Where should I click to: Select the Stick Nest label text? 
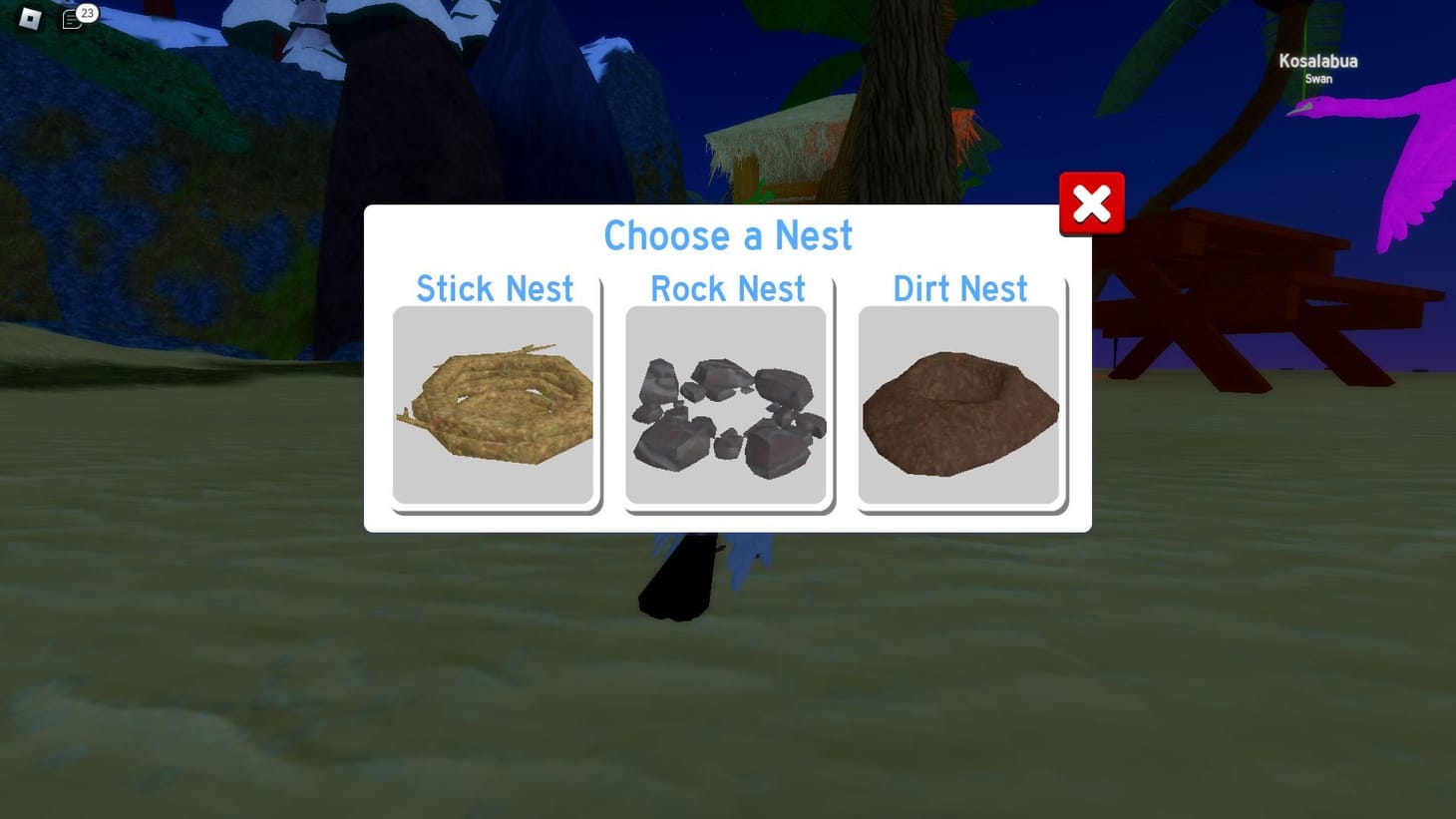point(495,289)
